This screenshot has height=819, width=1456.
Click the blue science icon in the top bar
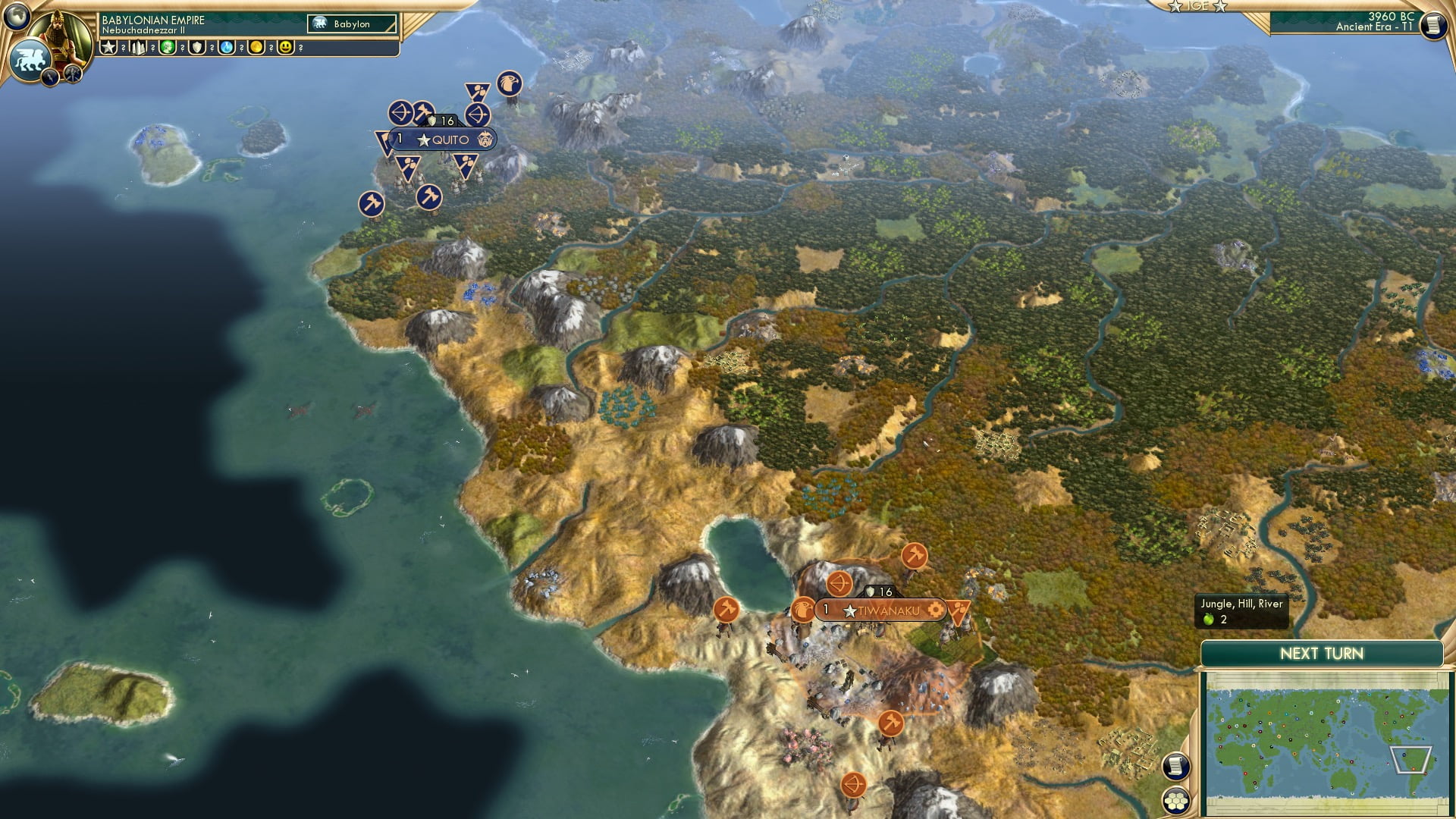[x=225, y=48]
